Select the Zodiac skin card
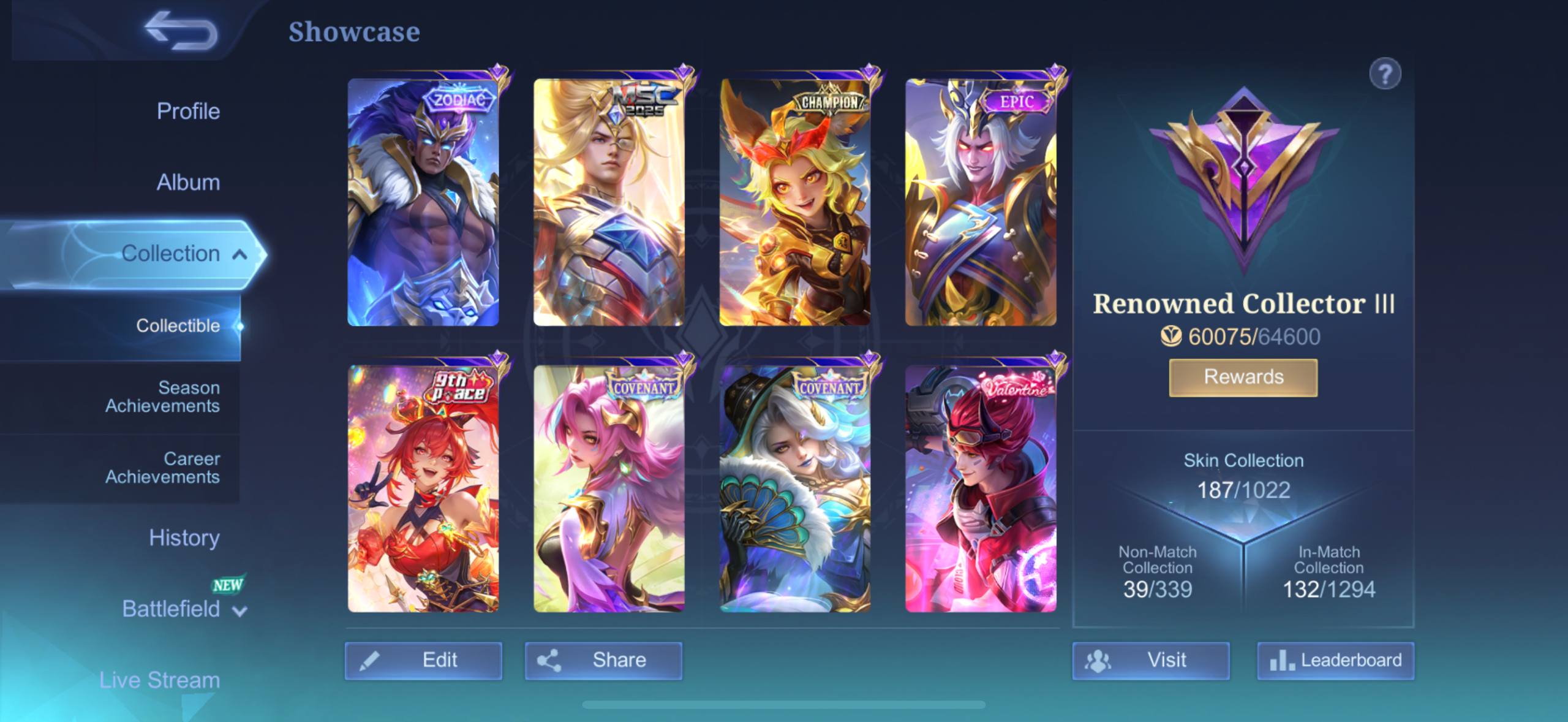This screenshot has width=1568, height=722. [423, 202]
